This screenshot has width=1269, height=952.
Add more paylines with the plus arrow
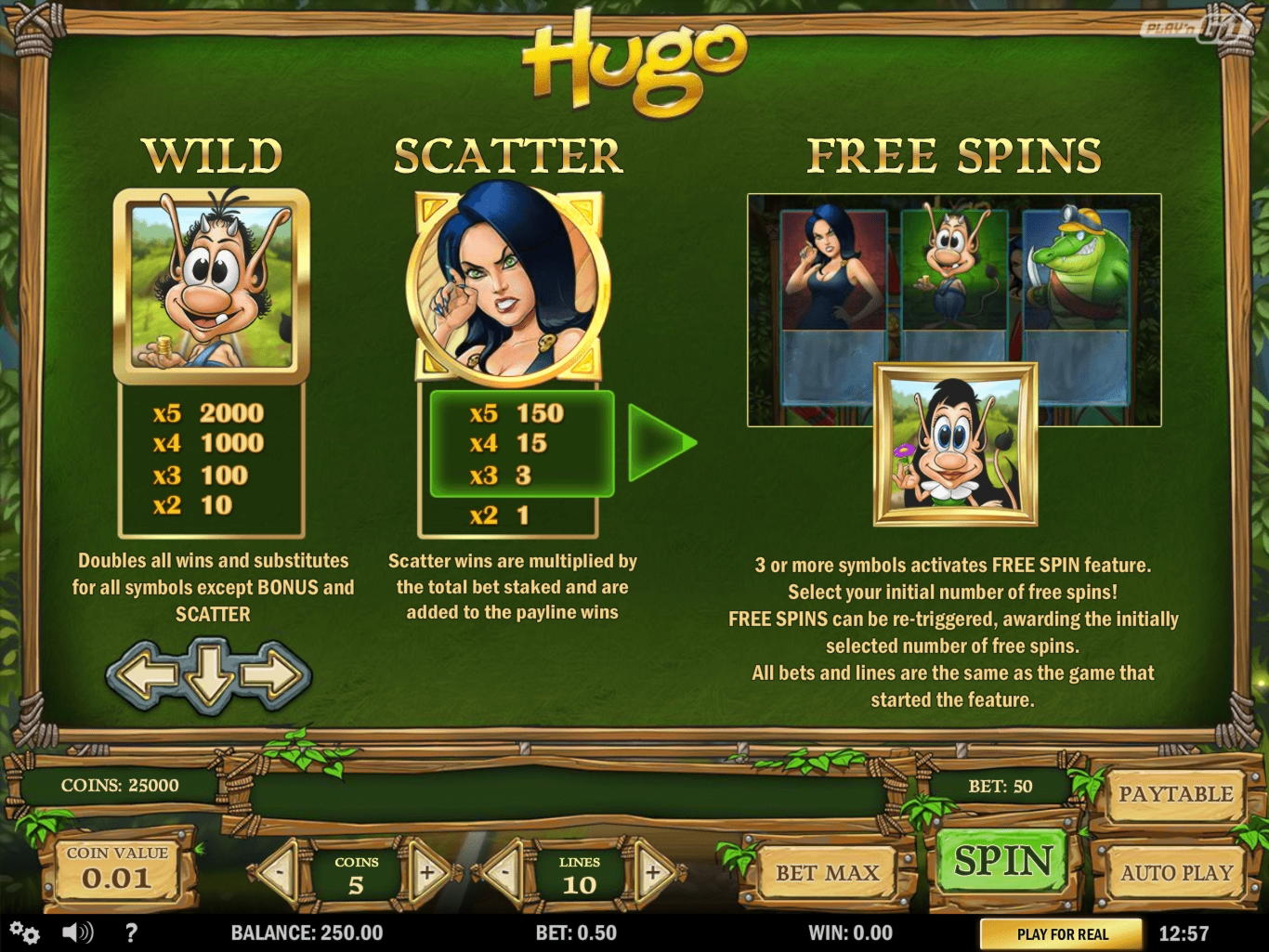653,873
